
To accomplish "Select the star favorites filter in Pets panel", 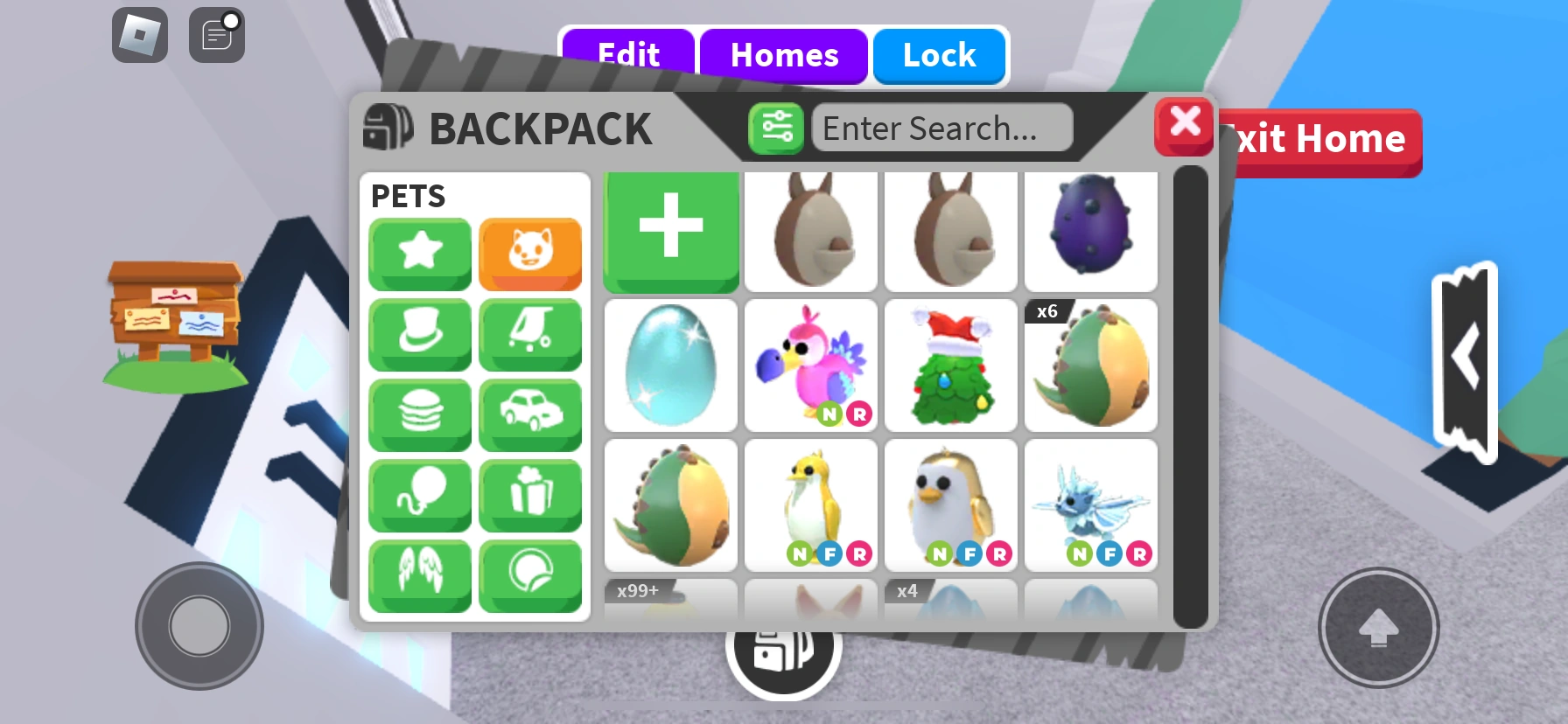I will click(419, 254).
